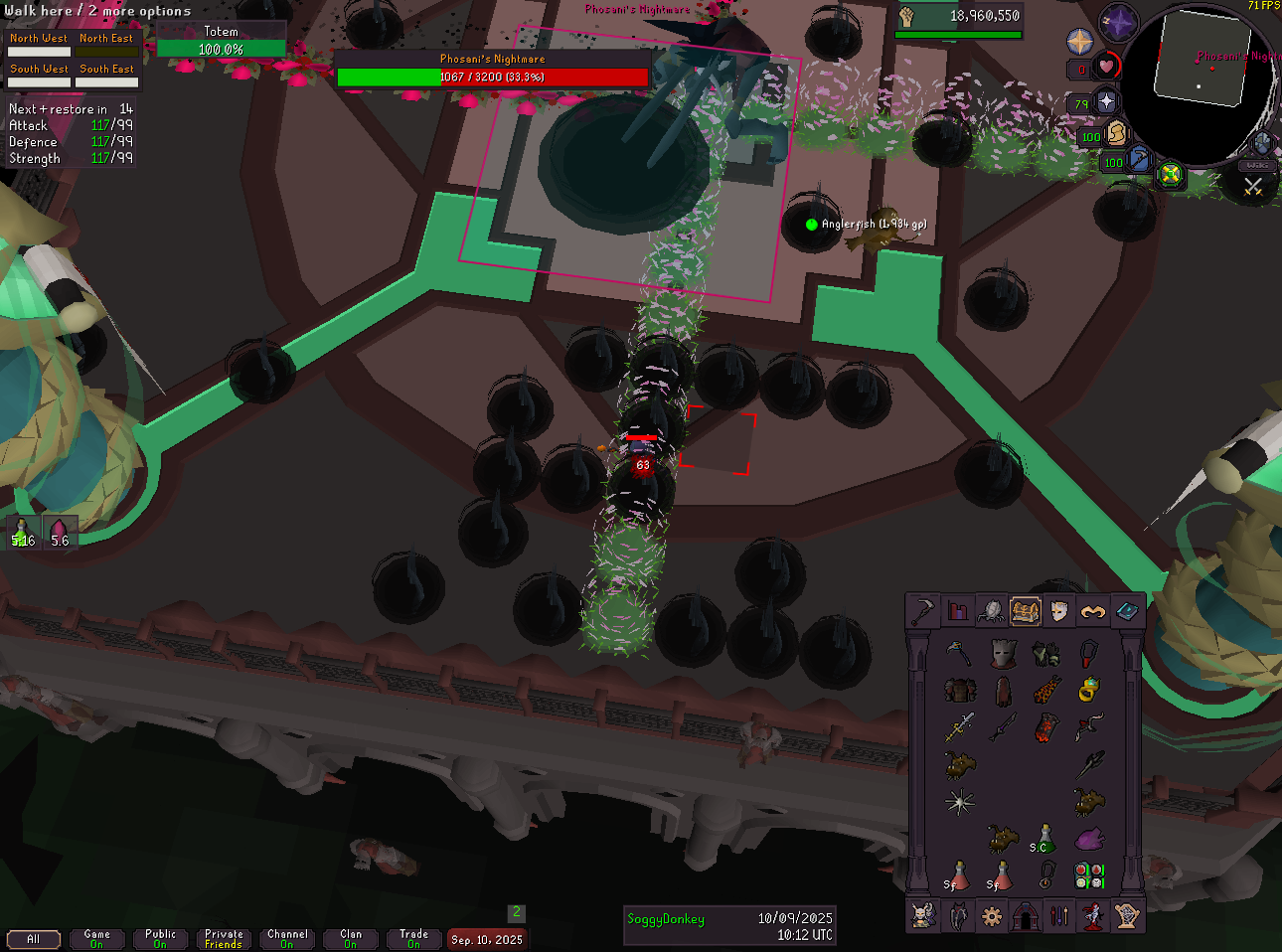Viewport: 1282px width, 952px height.
Task: Open the Private chat filter
Action: [x=224, y=939]
